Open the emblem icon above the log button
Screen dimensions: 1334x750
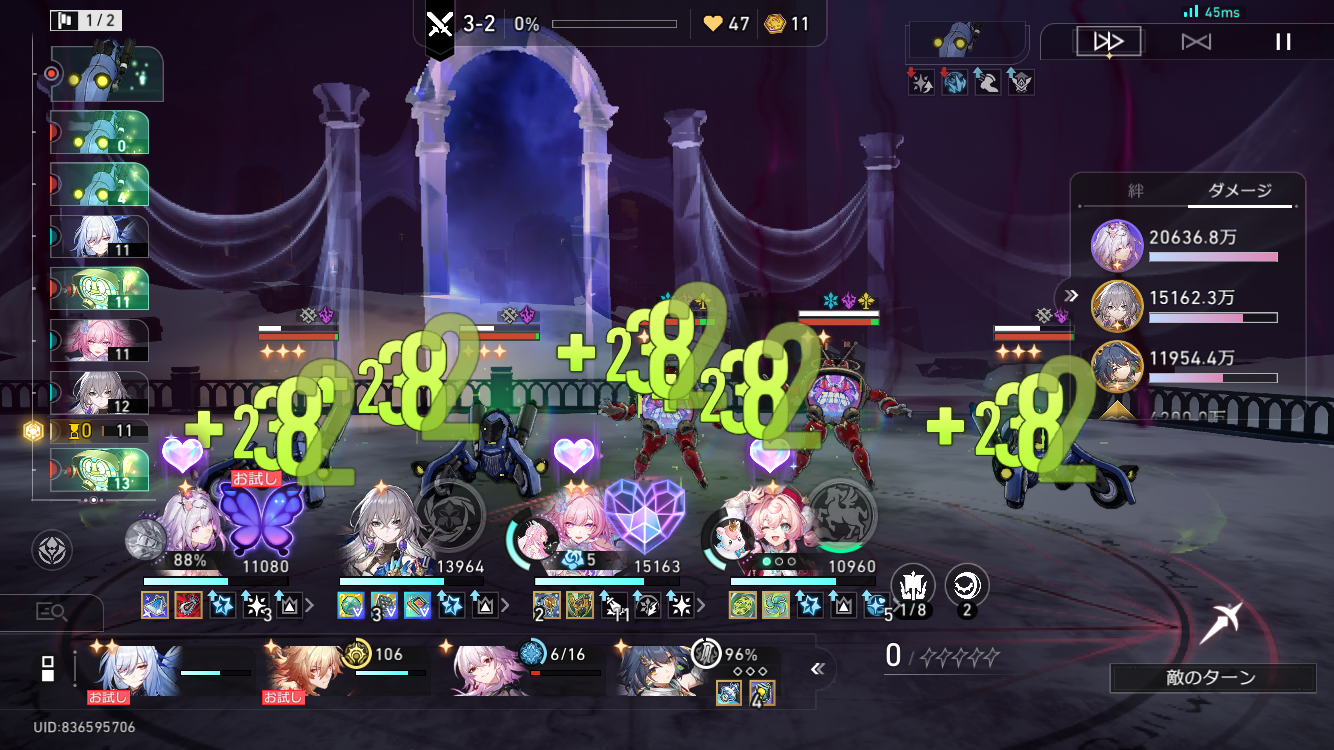[x=52, y=550]
